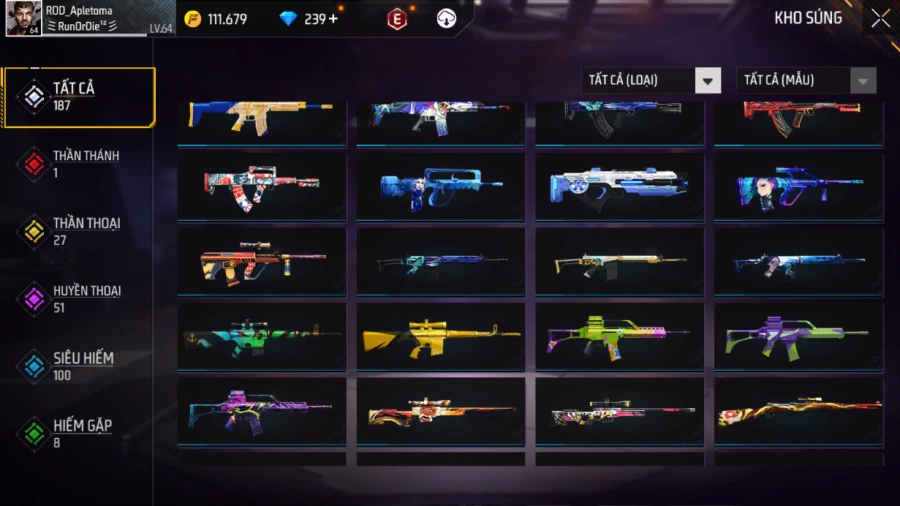The height and width of the screenshot is (506, 900).
Task: Click the cloud download icon
Action: click(x=446, y=19)
